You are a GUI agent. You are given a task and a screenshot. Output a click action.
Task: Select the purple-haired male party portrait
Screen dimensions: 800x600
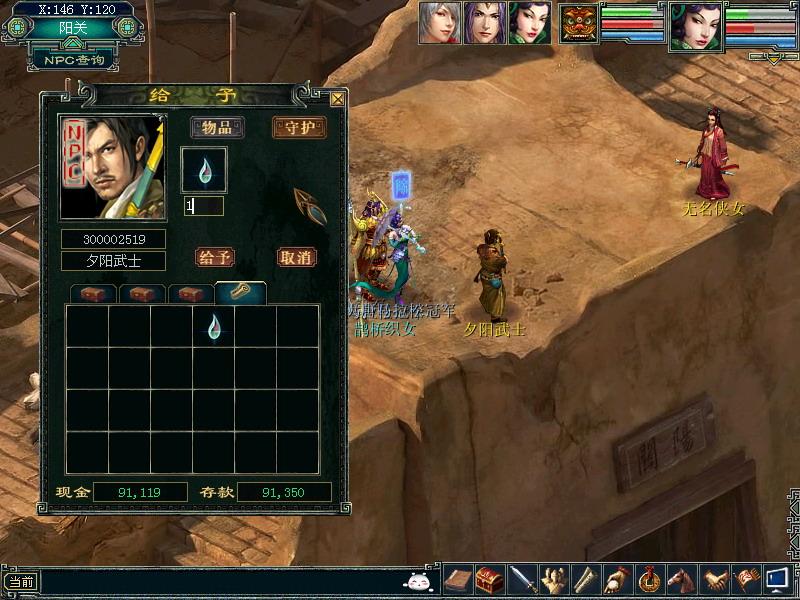click(x=484, y=22)
